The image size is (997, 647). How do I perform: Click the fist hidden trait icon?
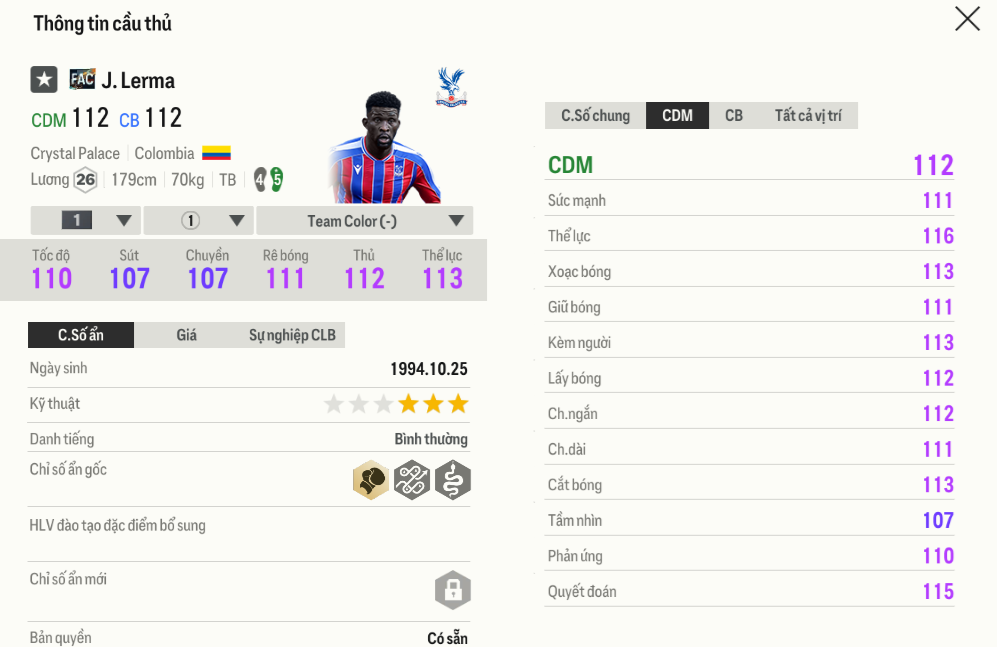pyautogui.click(x=371, y=481)
